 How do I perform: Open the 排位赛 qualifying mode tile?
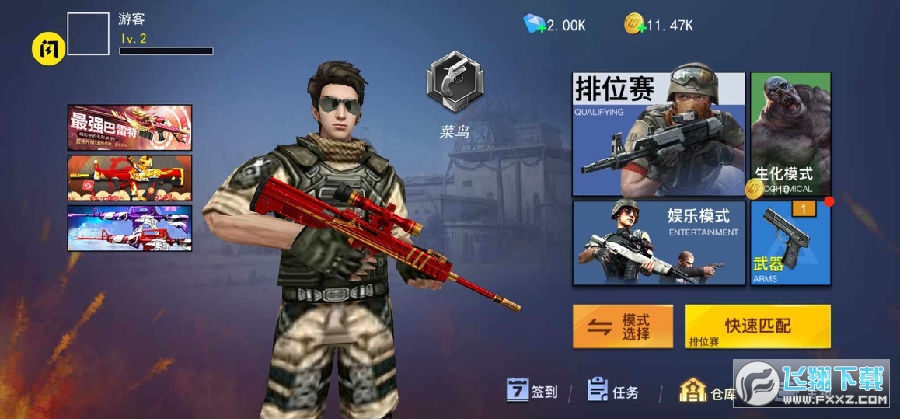[x=658, y=134]
